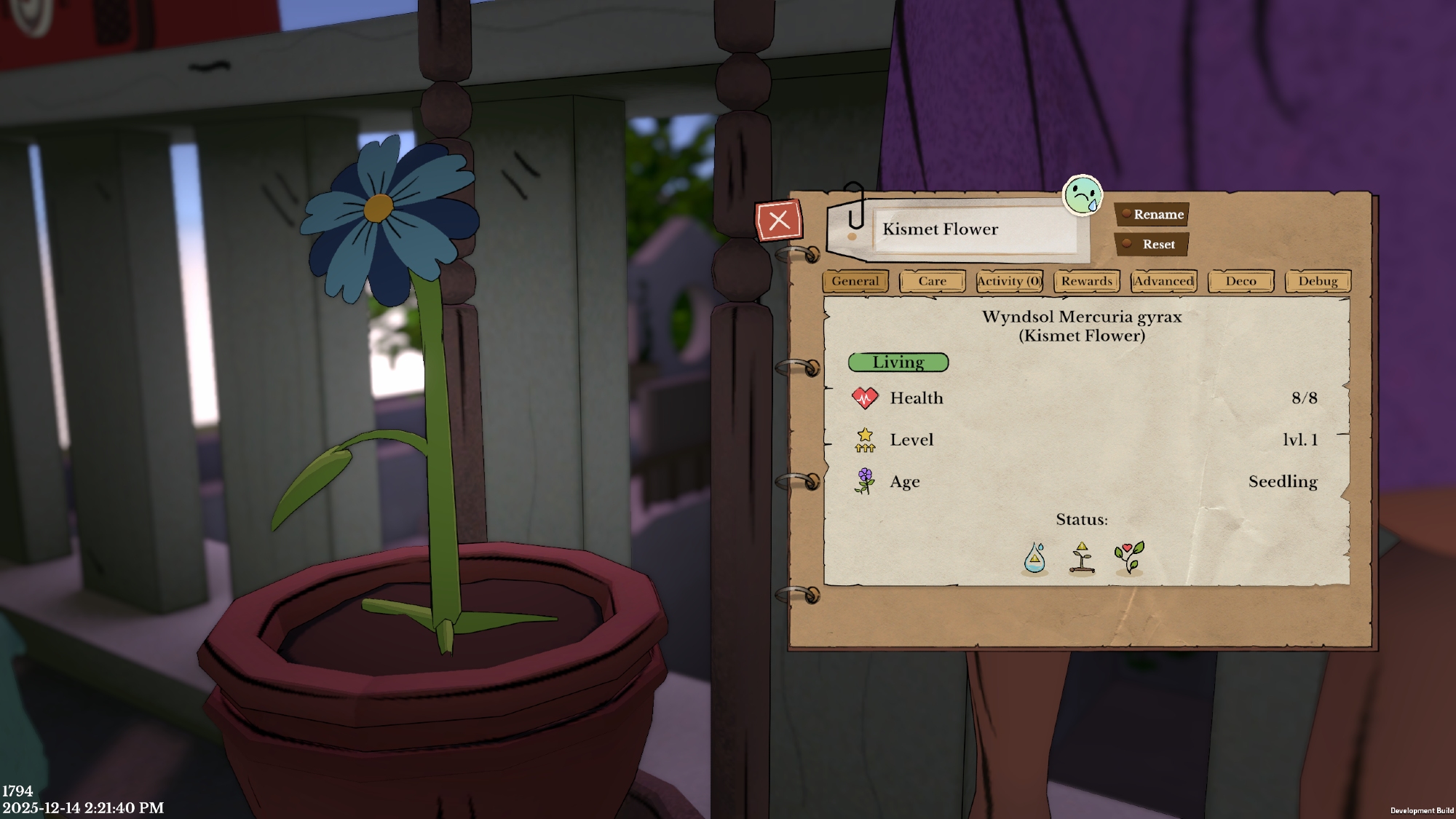Click the sad crying face mood icon
This screenshot has height=819, width=1456.
(1083, 195)
